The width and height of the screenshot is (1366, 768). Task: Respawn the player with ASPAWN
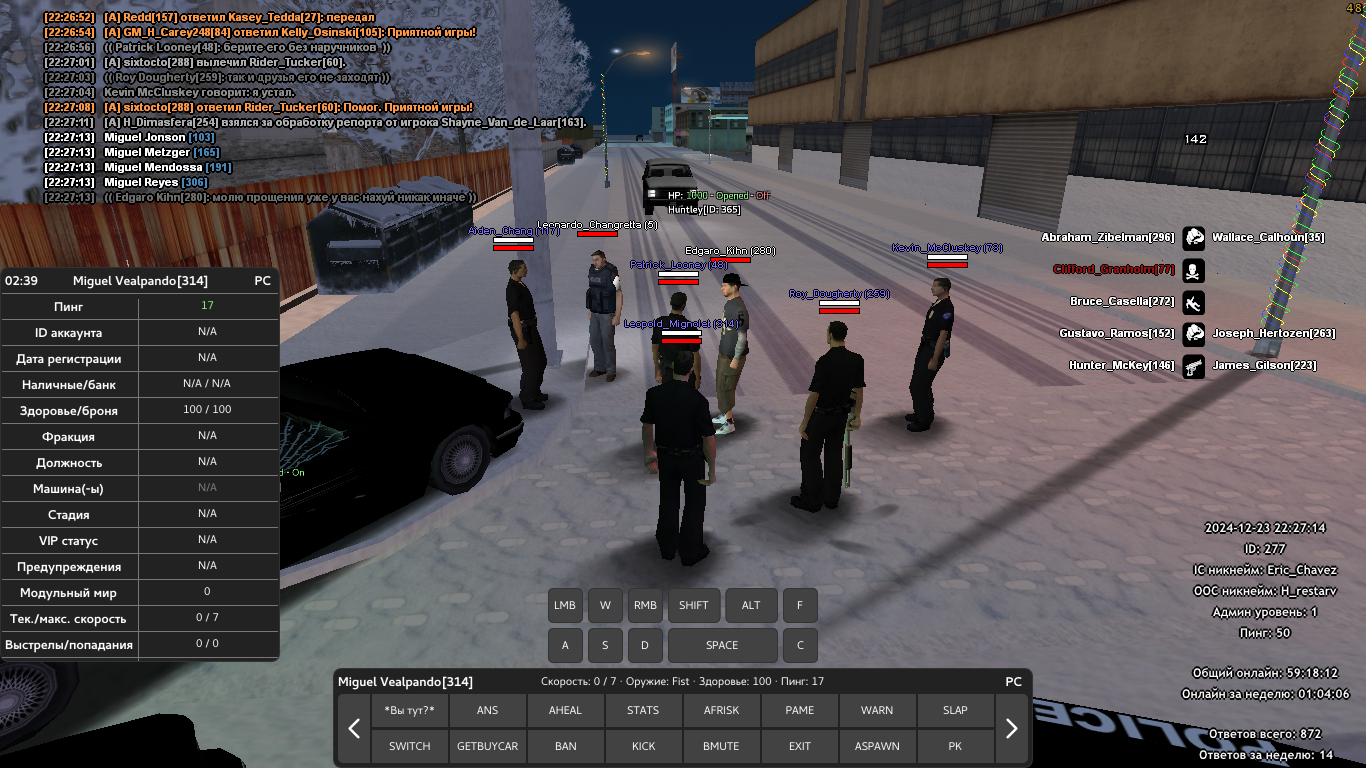(x=877, y=746)
